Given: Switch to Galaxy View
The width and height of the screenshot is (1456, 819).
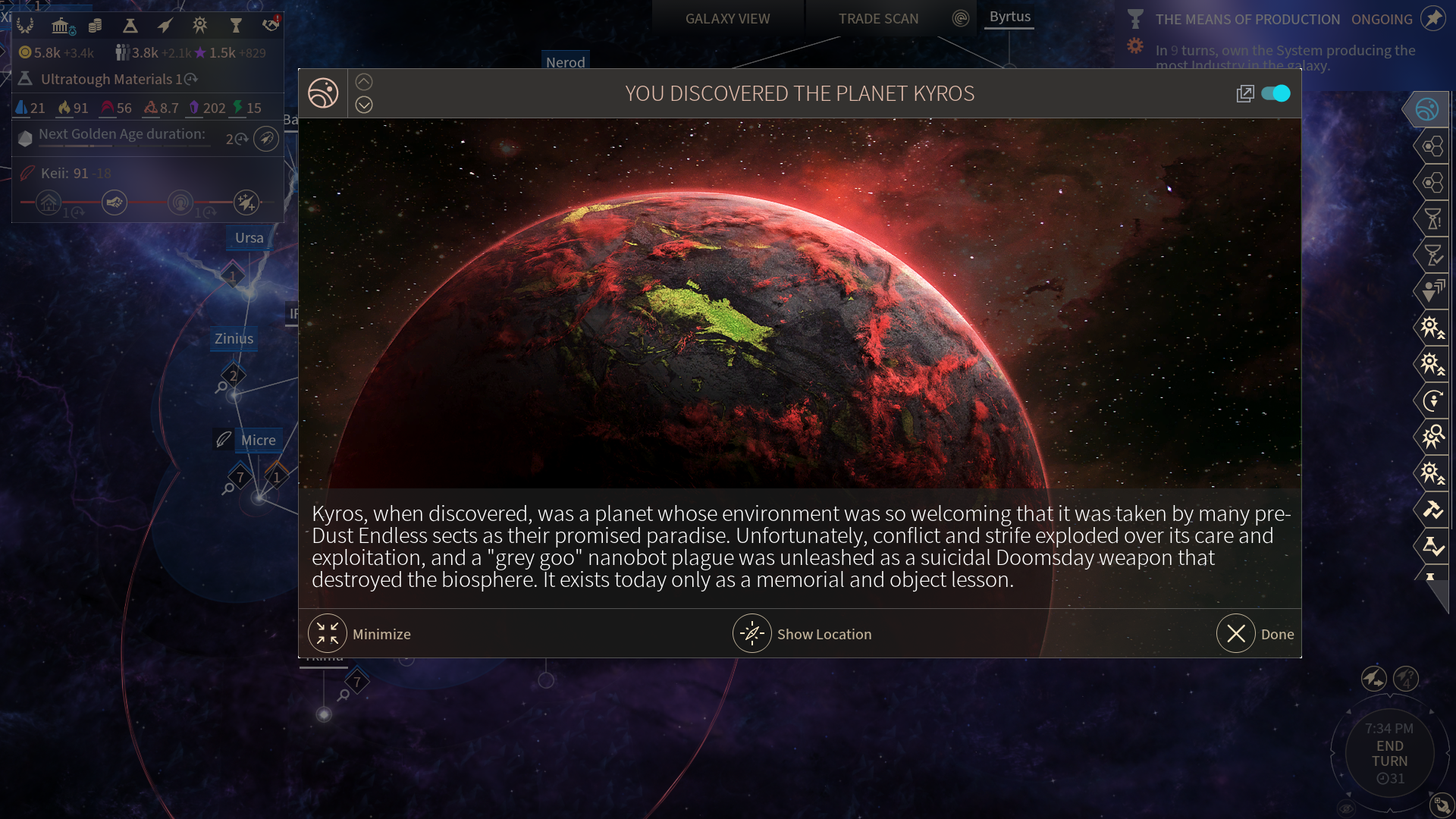Looking at the screenshot, I should (x=727, y=18).
